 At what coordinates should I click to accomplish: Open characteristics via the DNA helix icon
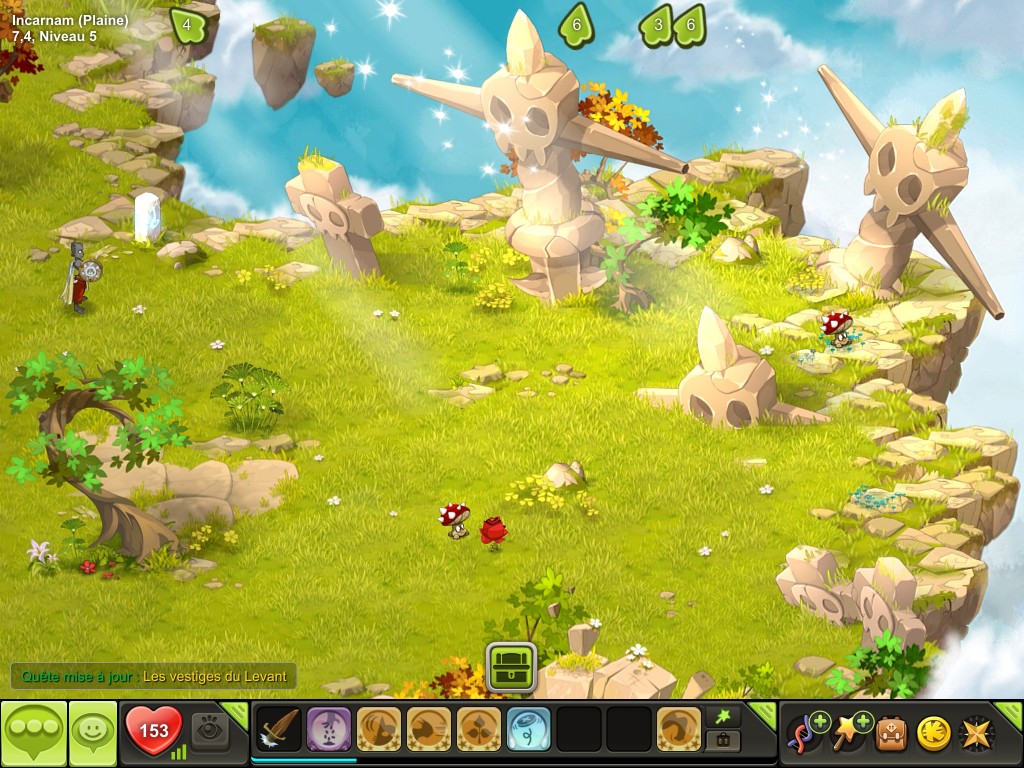(x=803, y=733)
